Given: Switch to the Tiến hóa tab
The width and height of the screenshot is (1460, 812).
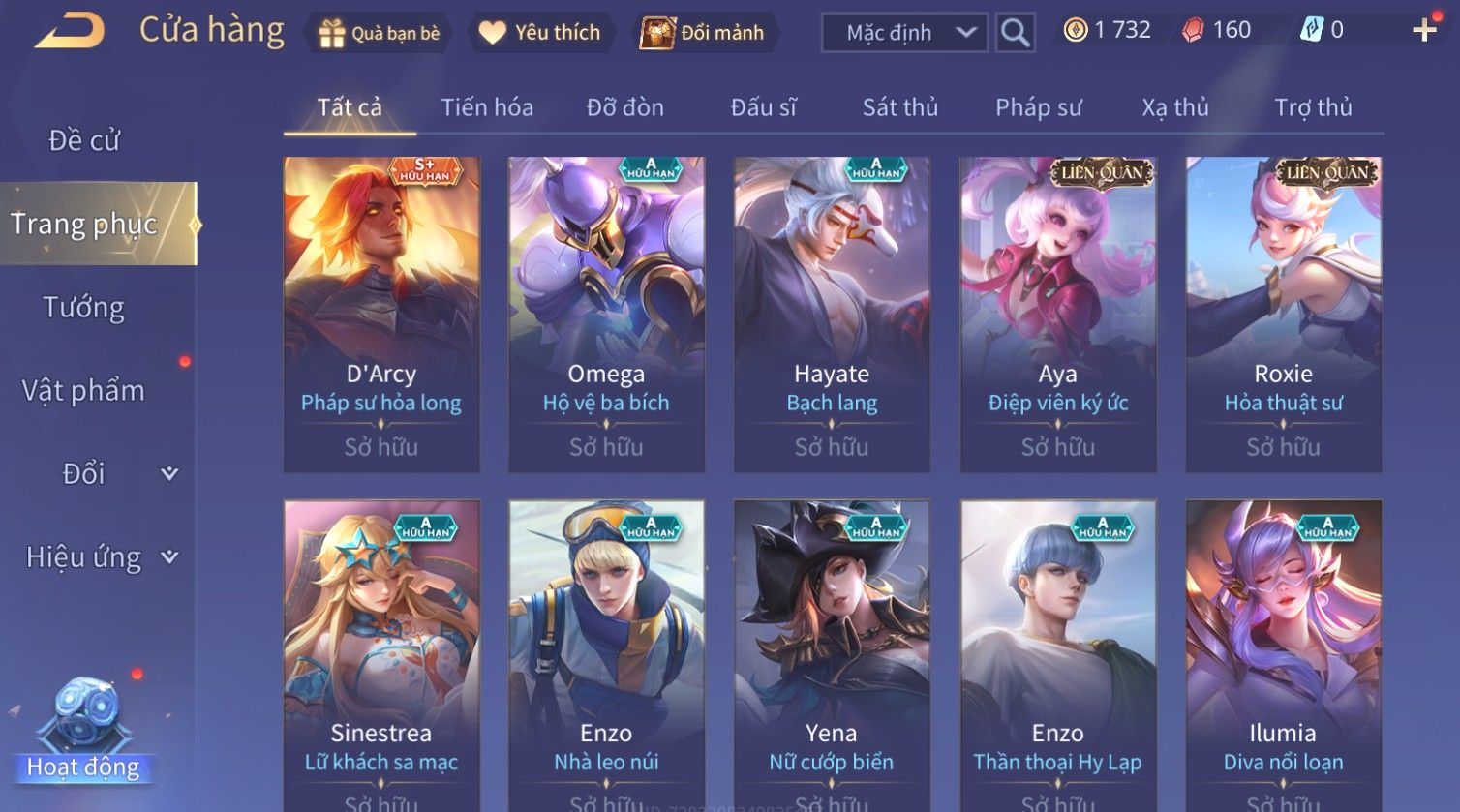Looking at the screenshot, I should tap(487, 107).
